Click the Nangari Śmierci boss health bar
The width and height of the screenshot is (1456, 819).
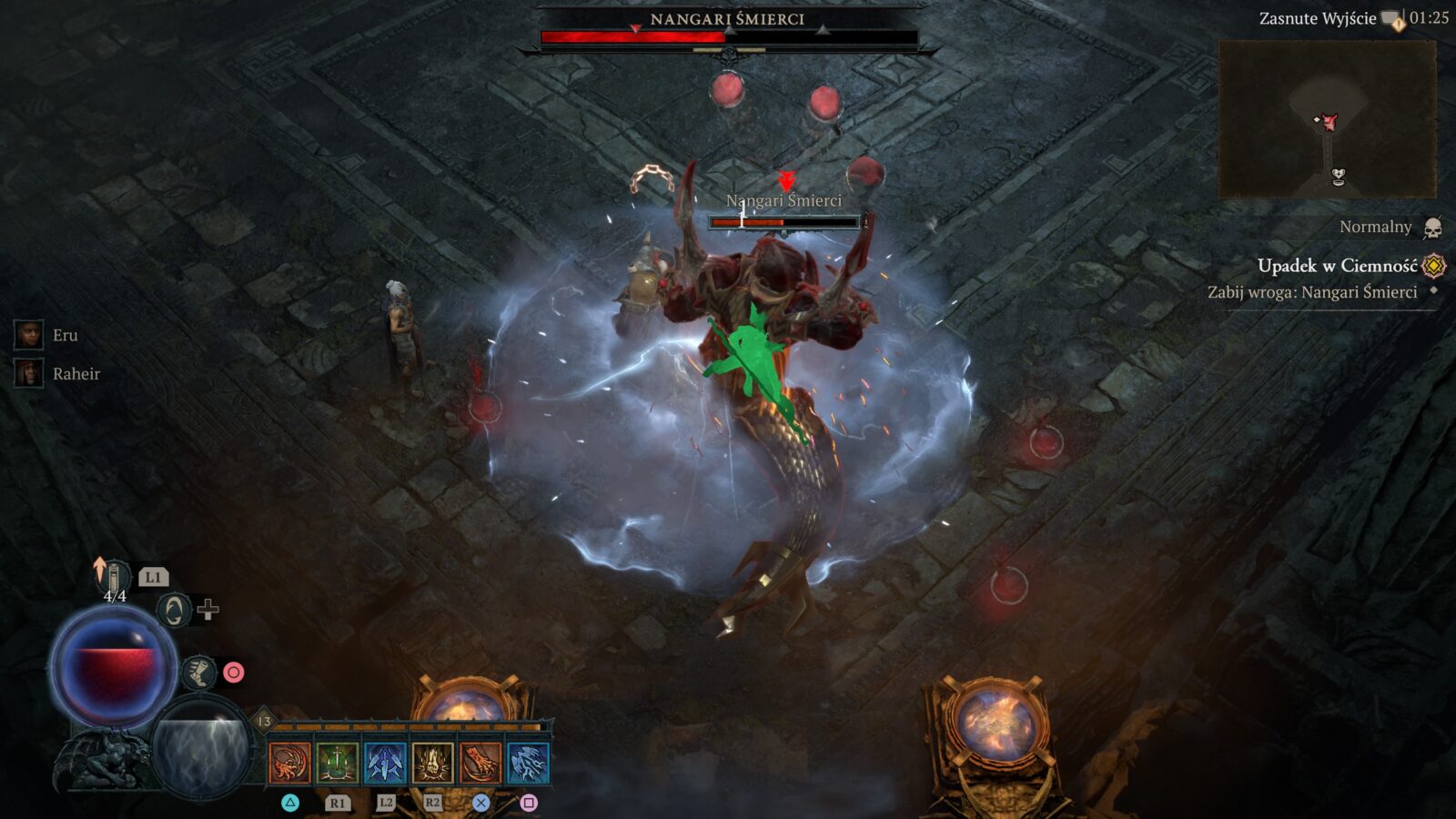(726, 36)
